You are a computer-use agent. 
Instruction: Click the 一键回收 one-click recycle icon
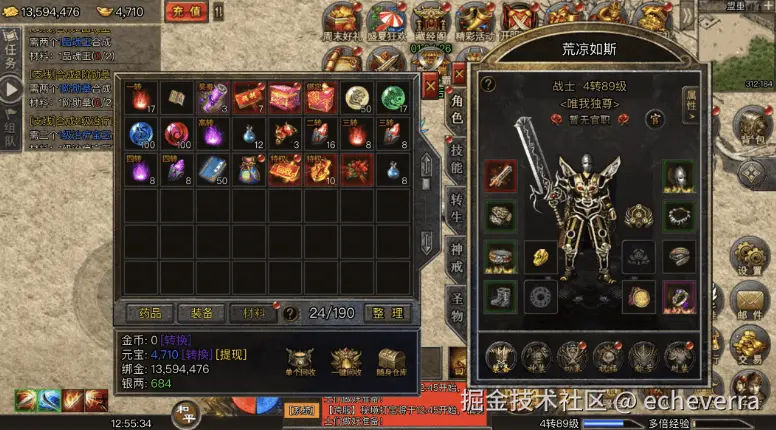345,361
